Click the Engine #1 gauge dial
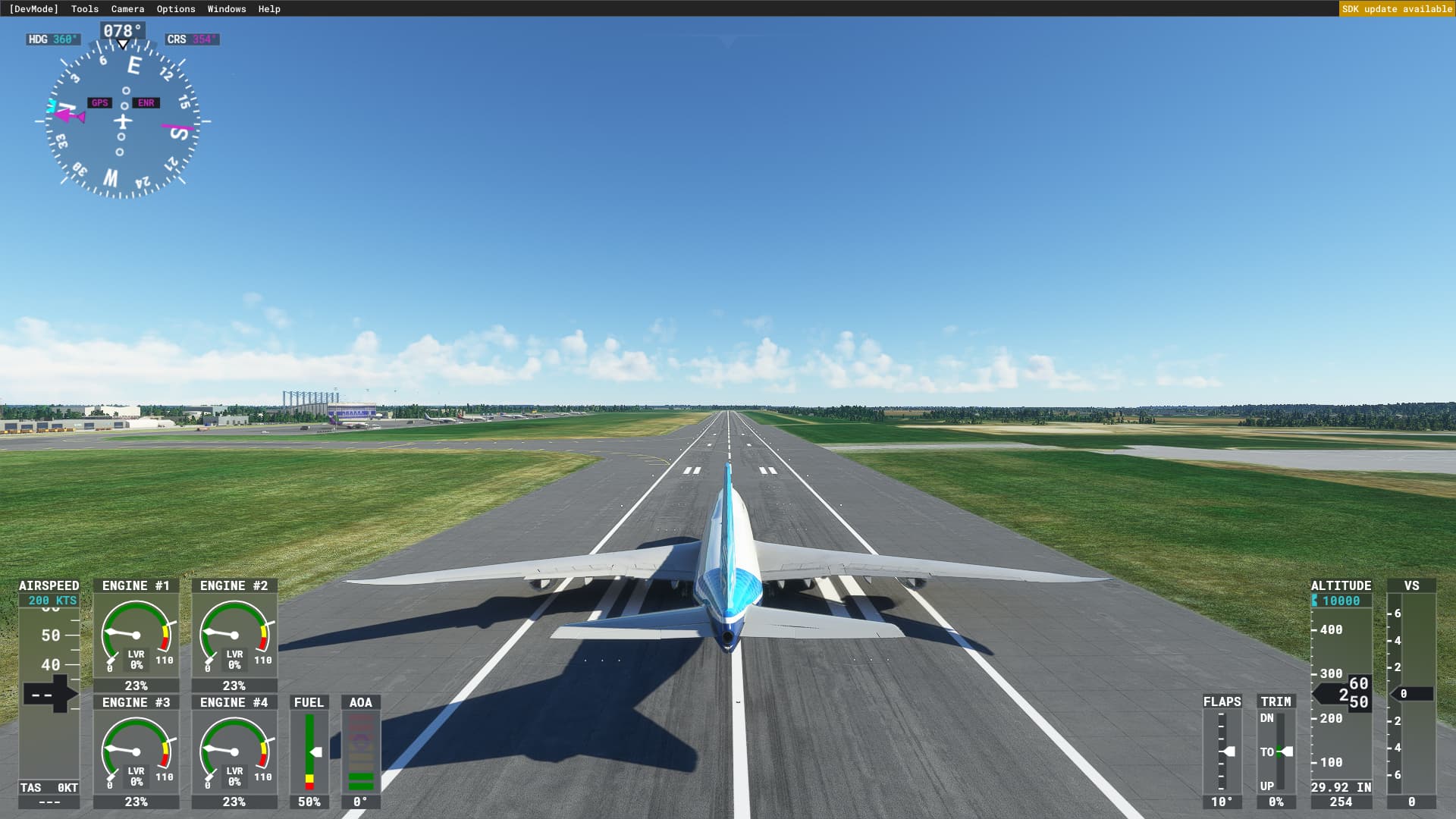This screenshot has height=819, width=1456. [136, 635]
